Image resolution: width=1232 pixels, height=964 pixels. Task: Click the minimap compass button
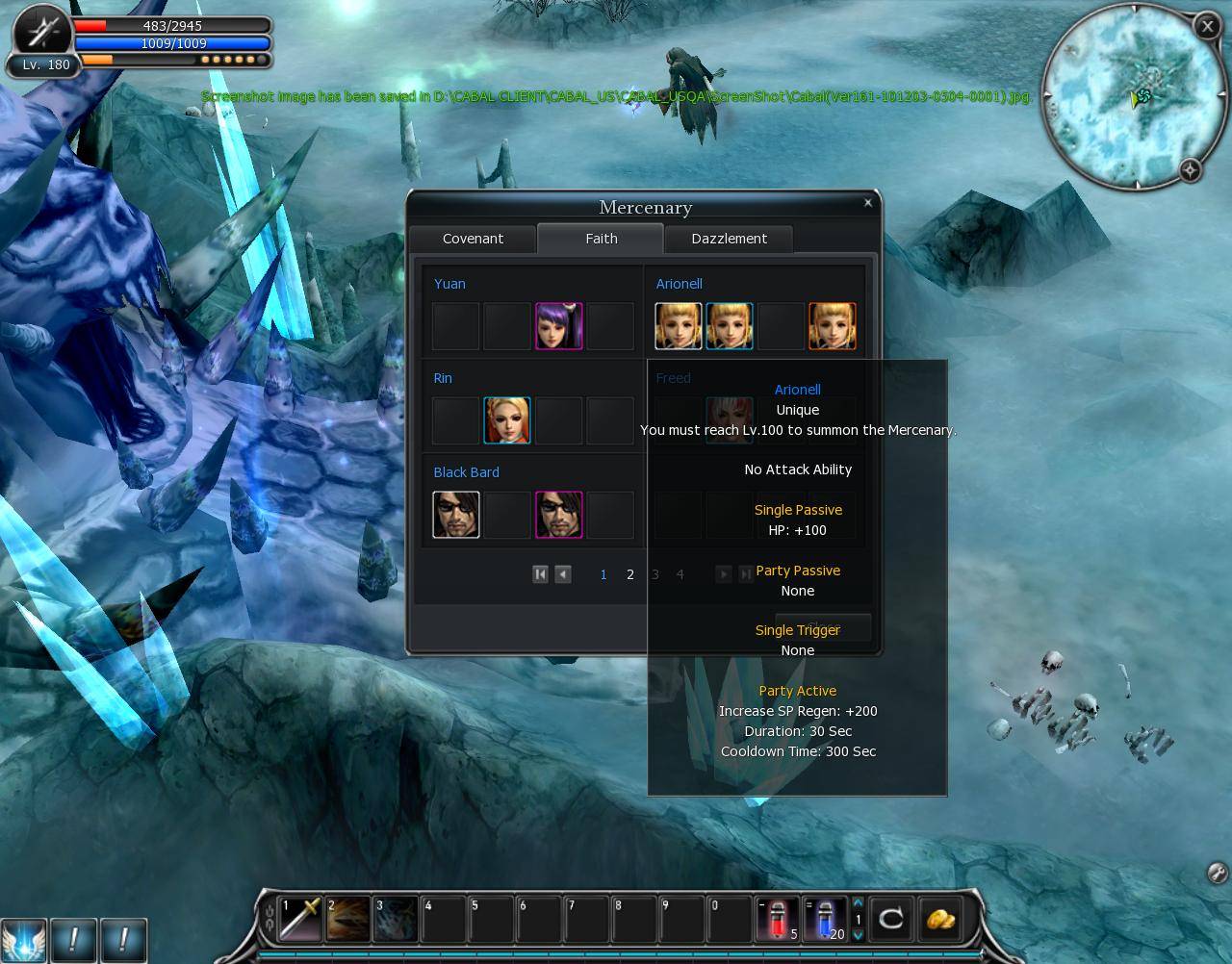click(1191, 170)
